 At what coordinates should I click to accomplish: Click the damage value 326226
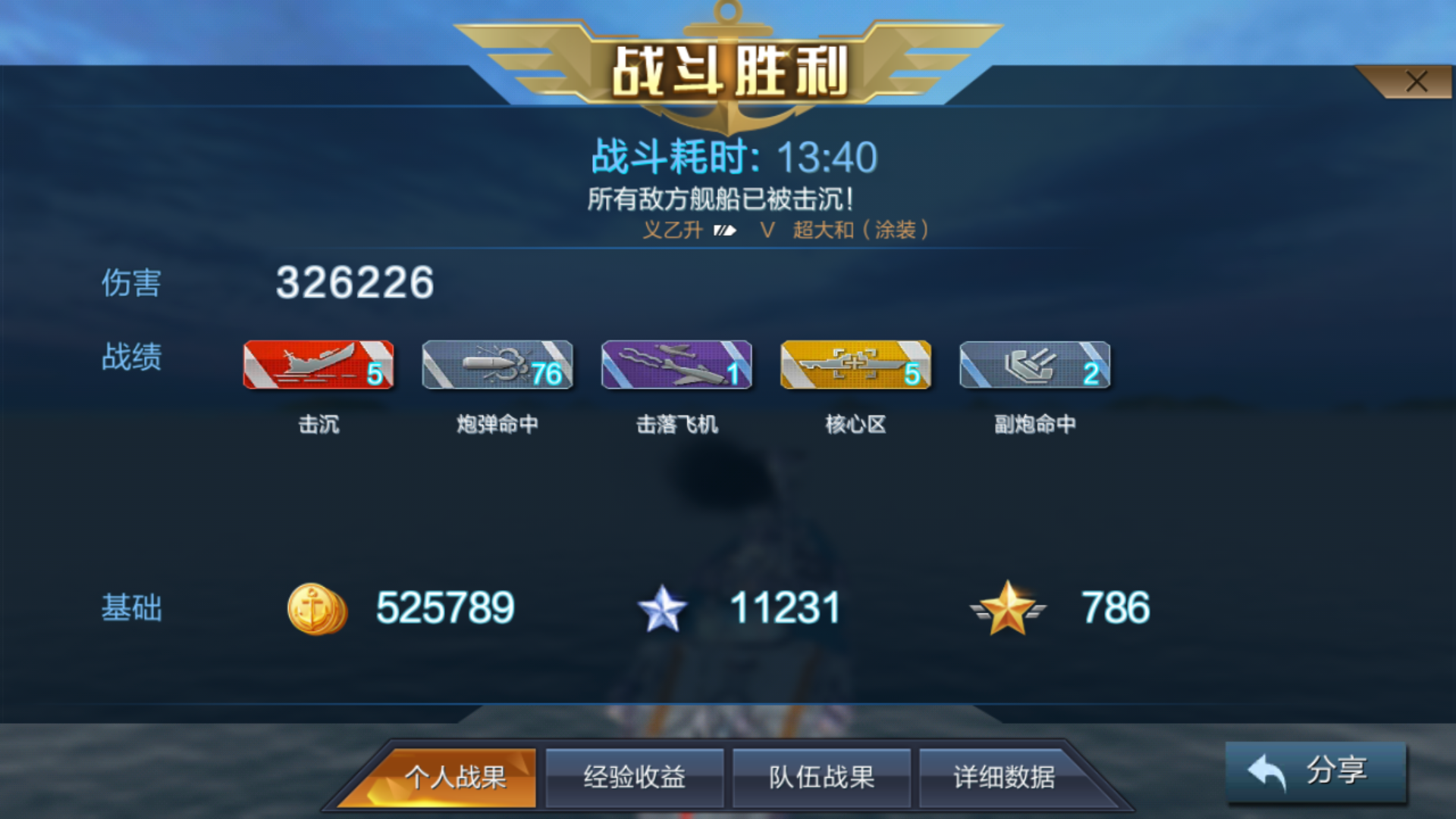click(353, 284)
